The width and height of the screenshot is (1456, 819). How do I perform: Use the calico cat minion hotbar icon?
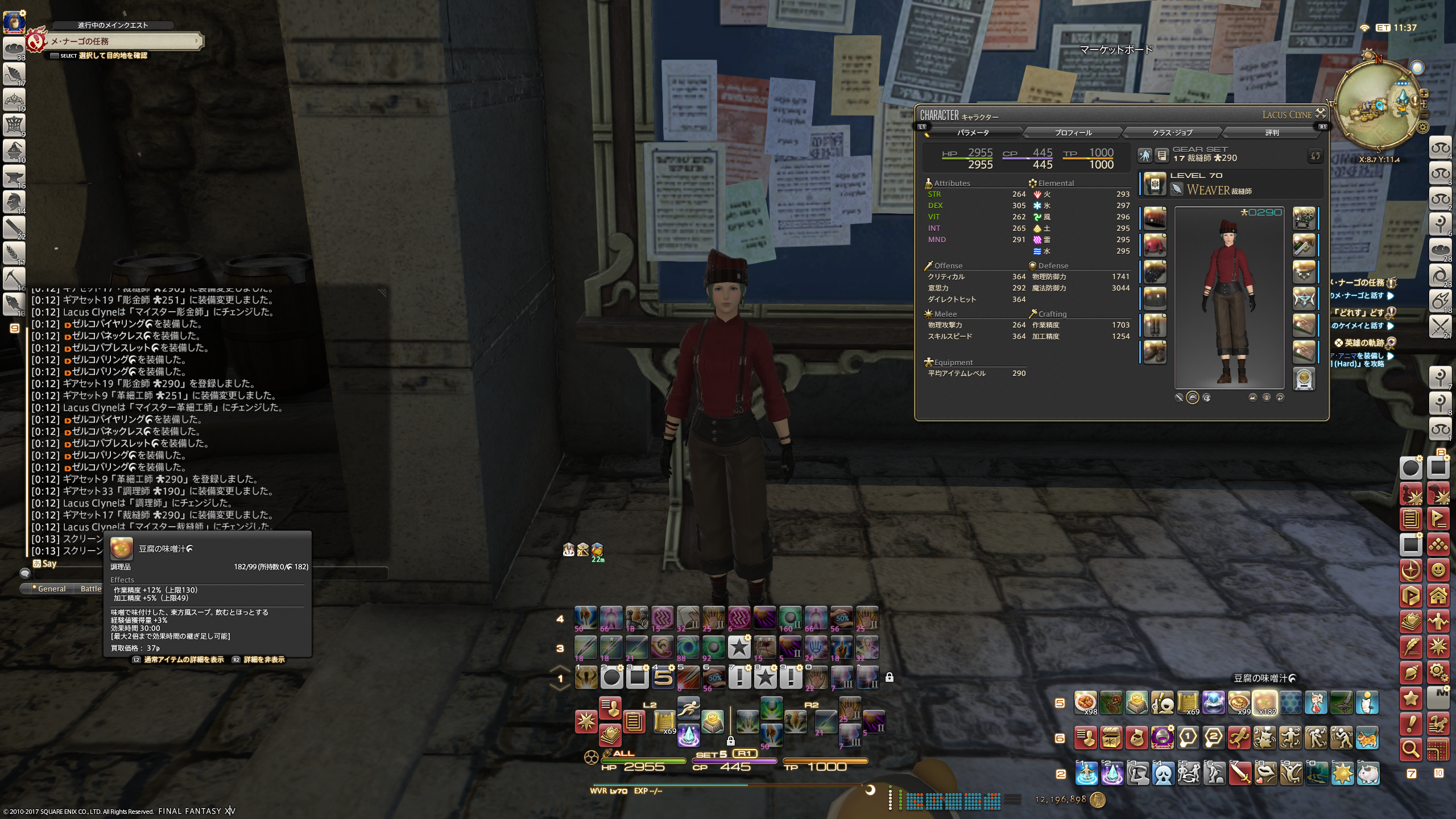tap(1367, 738)
